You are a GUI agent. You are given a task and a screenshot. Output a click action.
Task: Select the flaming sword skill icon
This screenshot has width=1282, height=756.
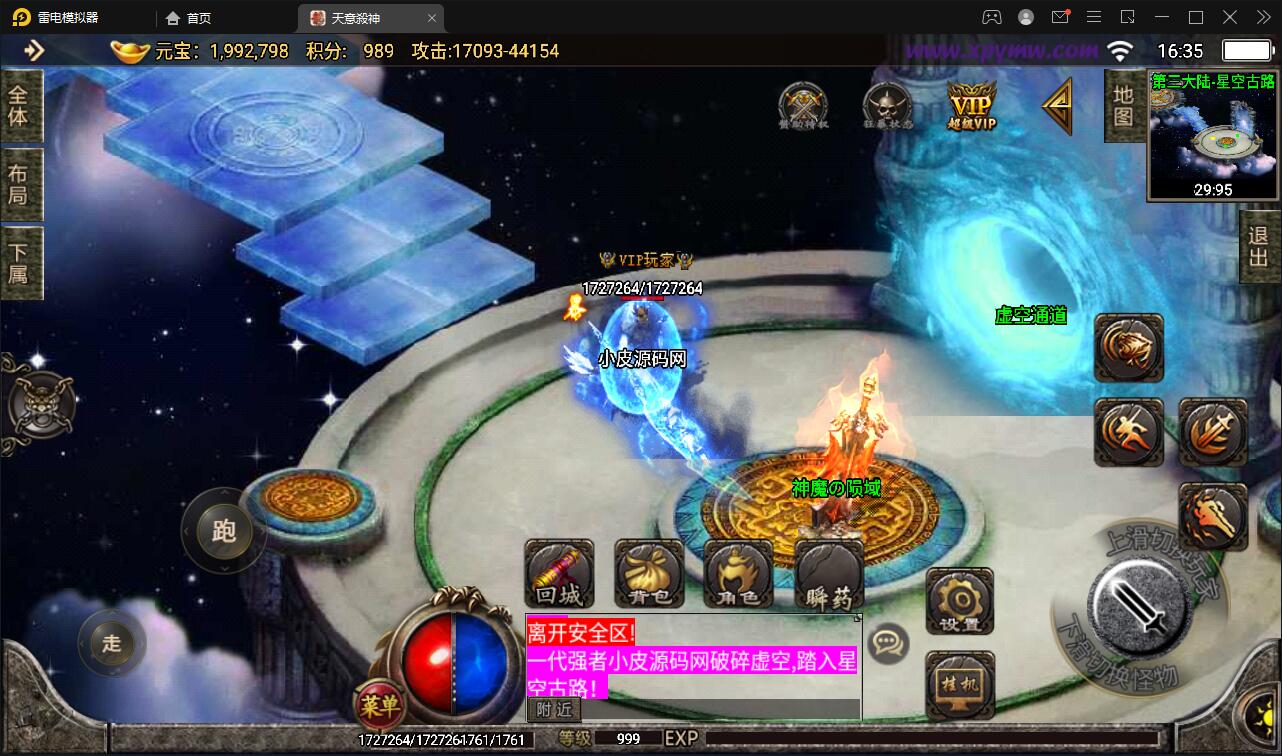[x=1213, y=433]
